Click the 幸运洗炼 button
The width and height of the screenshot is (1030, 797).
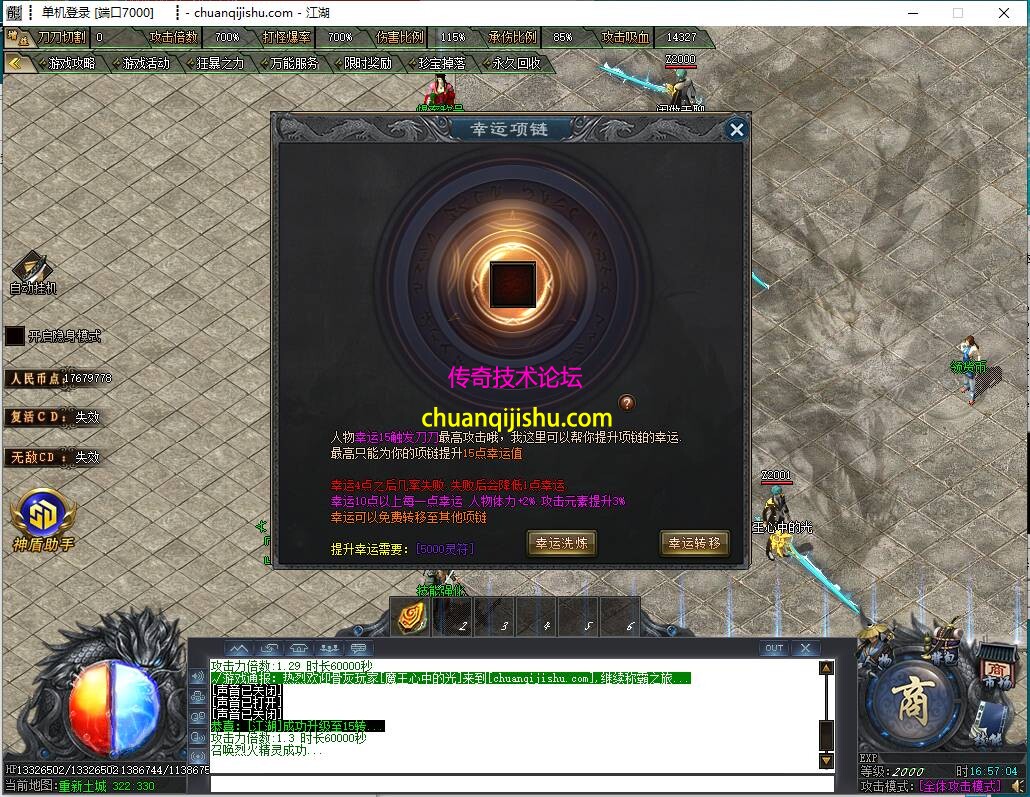tap(562, 543)
